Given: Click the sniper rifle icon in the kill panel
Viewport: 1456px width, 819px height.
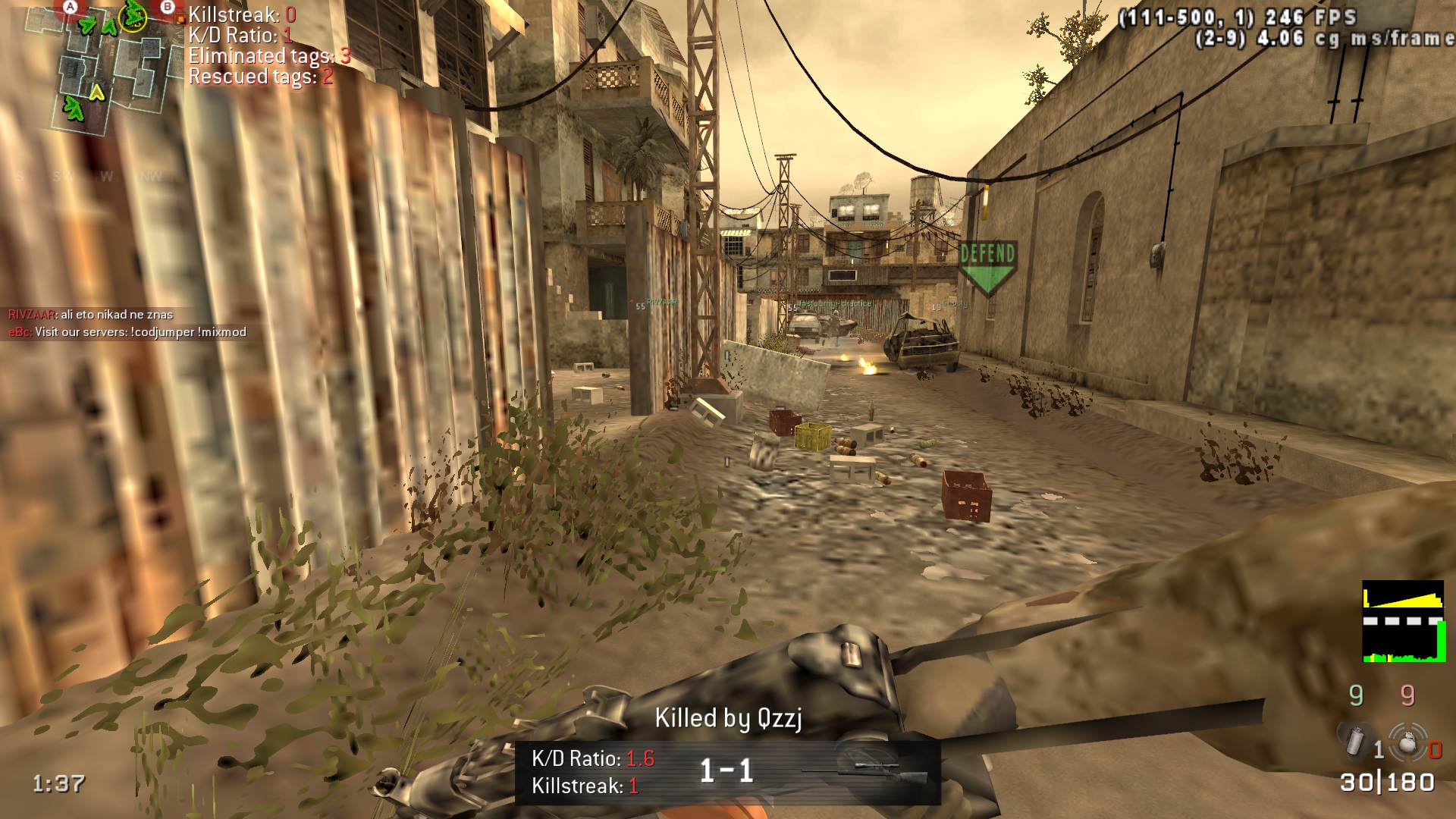Looking at the screenshot, I should [866, 770].
